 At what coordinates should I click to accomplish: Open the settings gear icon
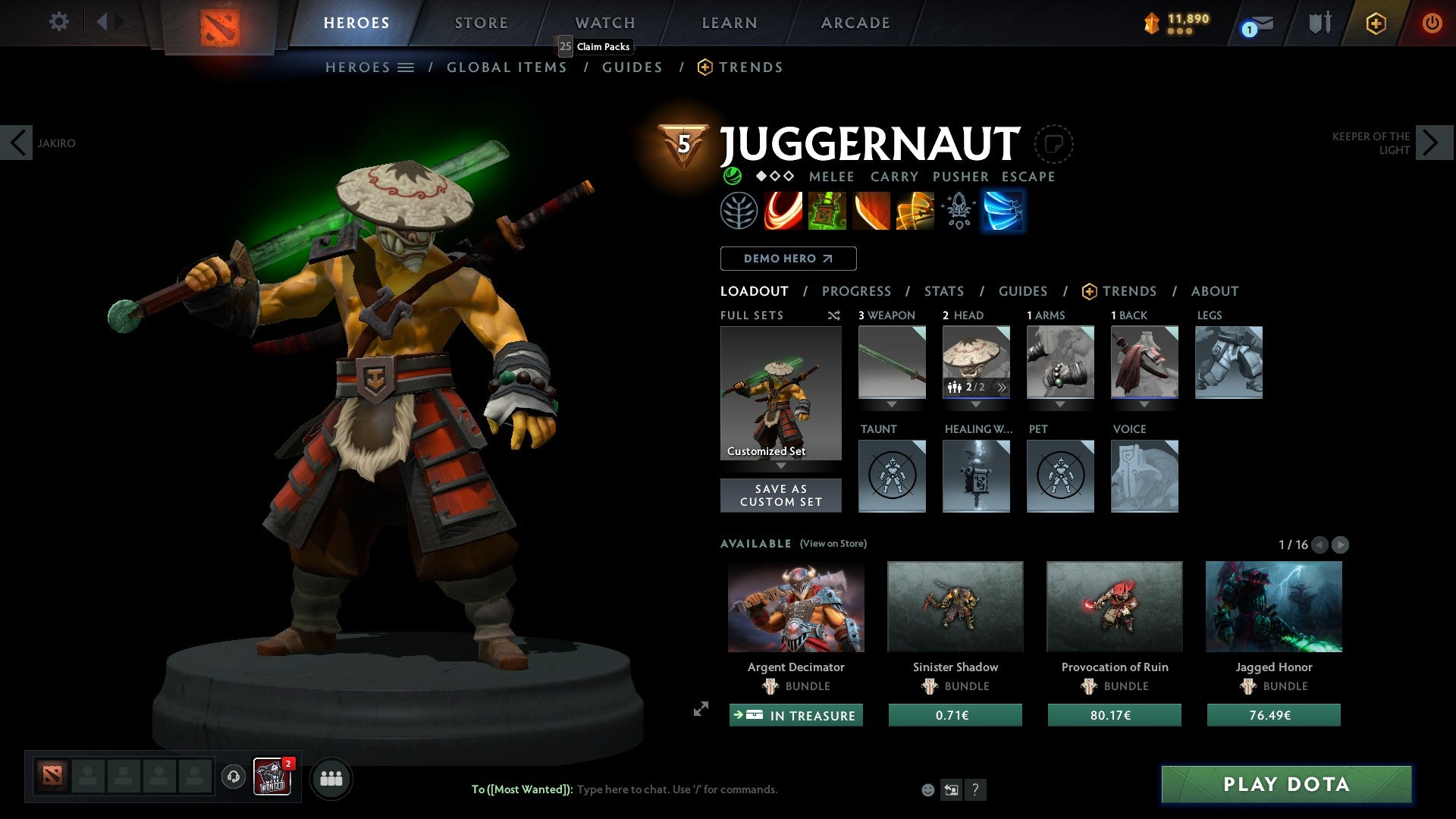(x=58, y=22)
